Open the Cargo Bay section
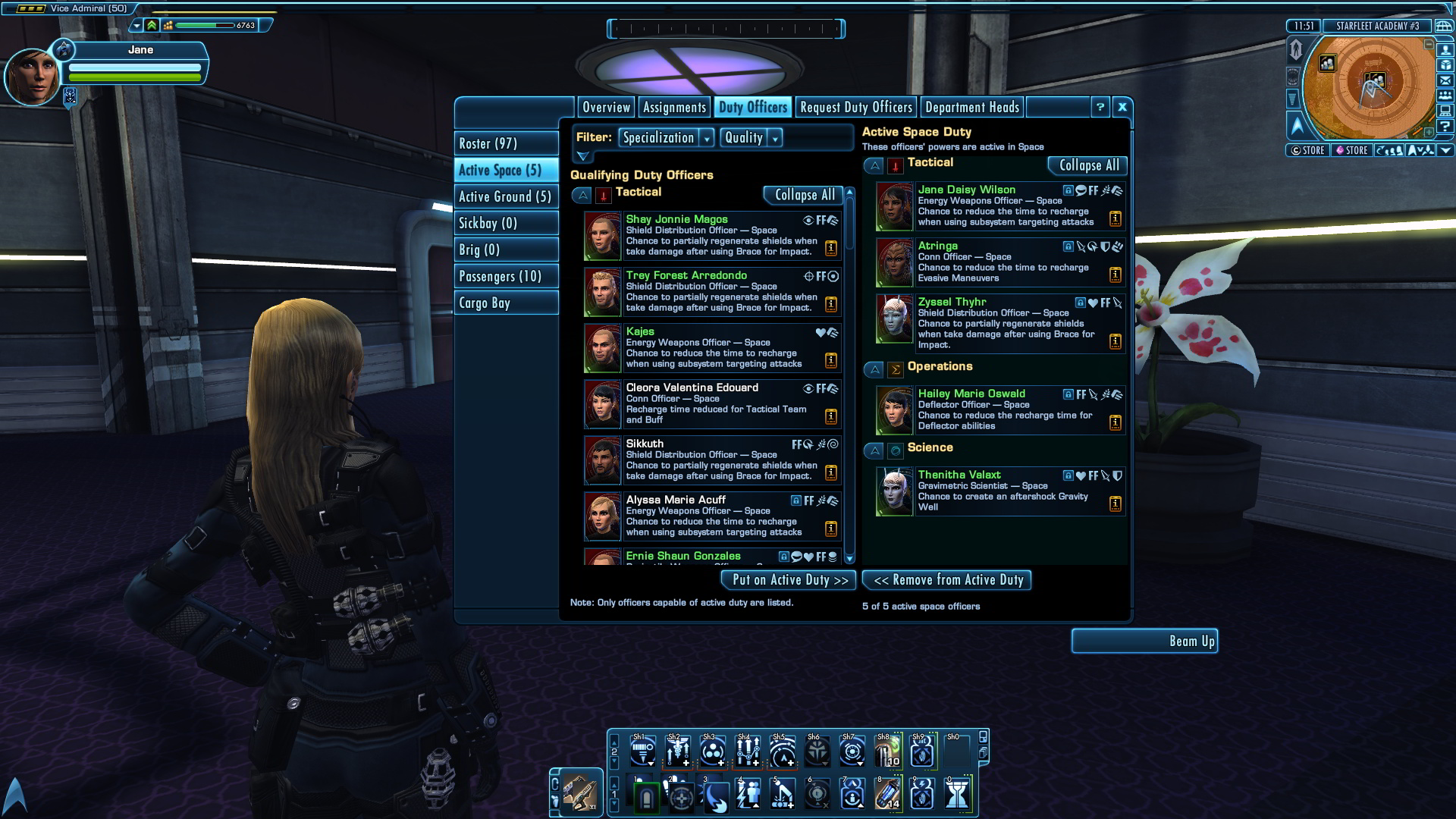1456x819 pixels. [x=506, y=303]
